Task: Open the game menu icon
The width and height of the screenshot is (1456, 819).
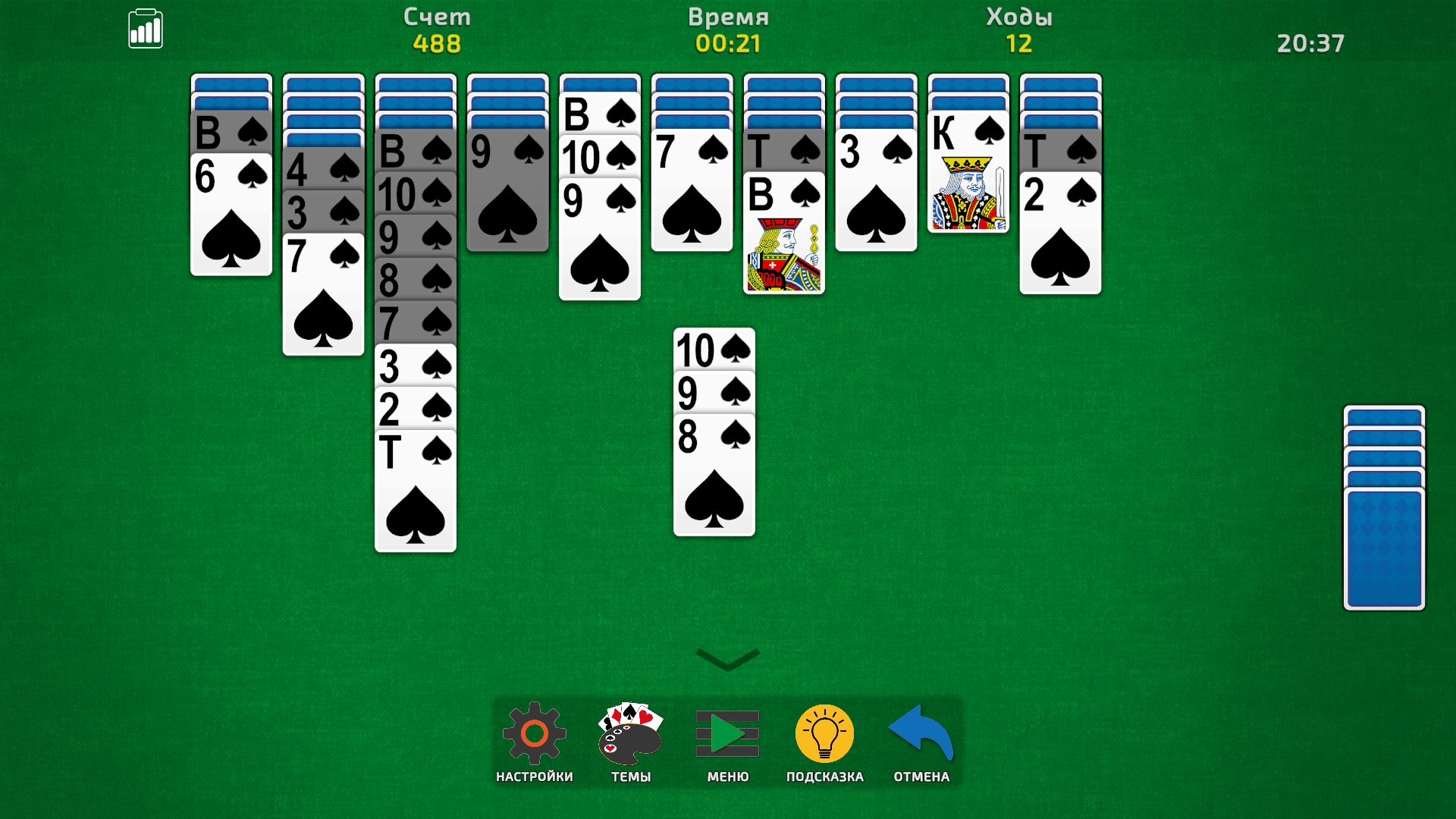Action: [726, 734]
